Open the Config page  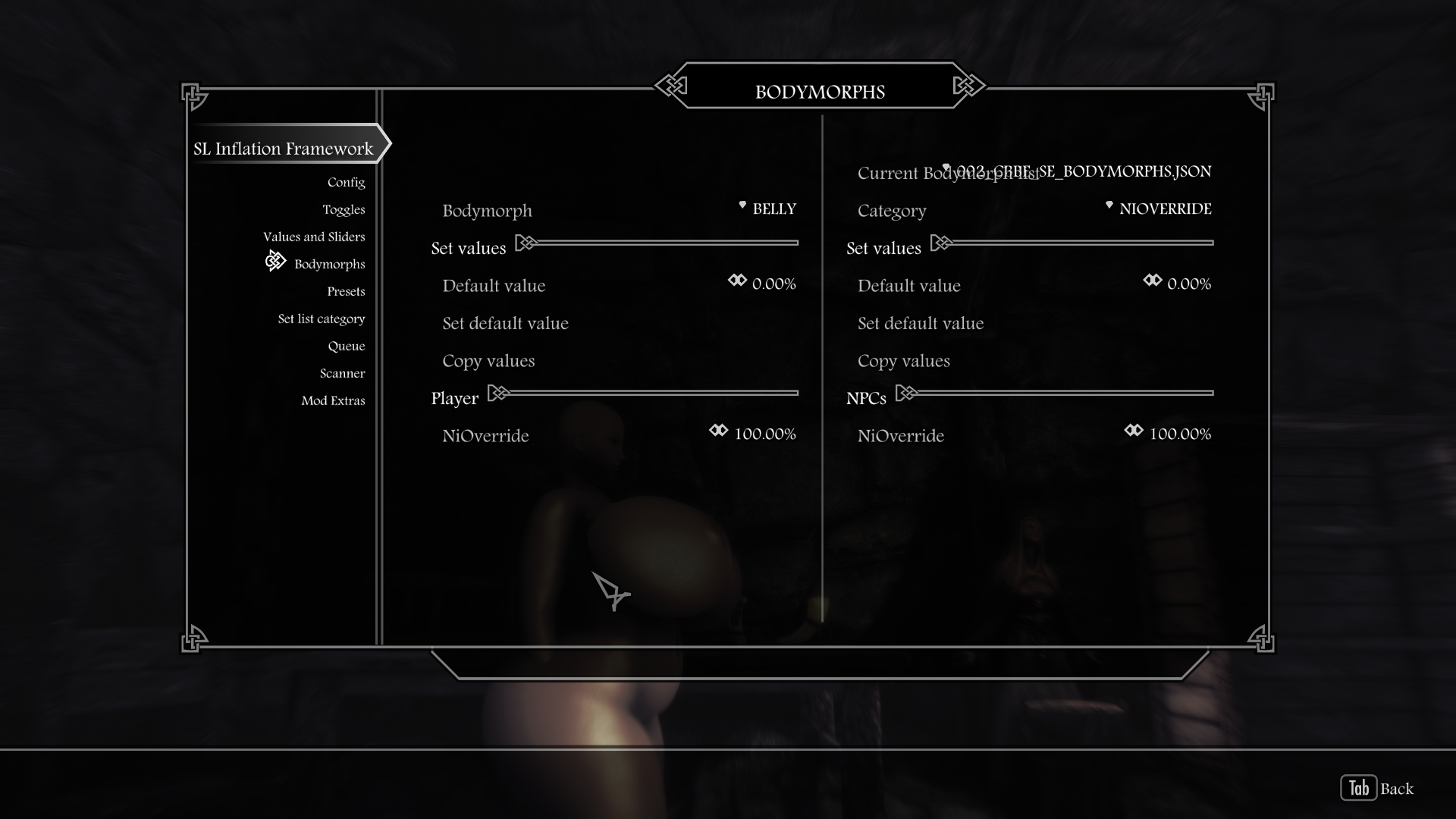pyautogui.click(x=346, y=183)
